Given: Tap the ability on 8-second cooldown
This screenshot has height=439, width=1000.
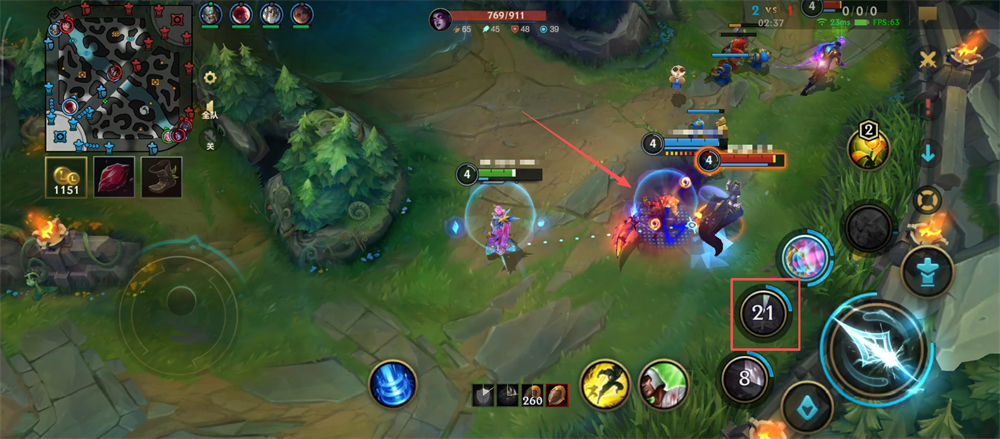Looking at the screenshot, I should coord(744,380).
